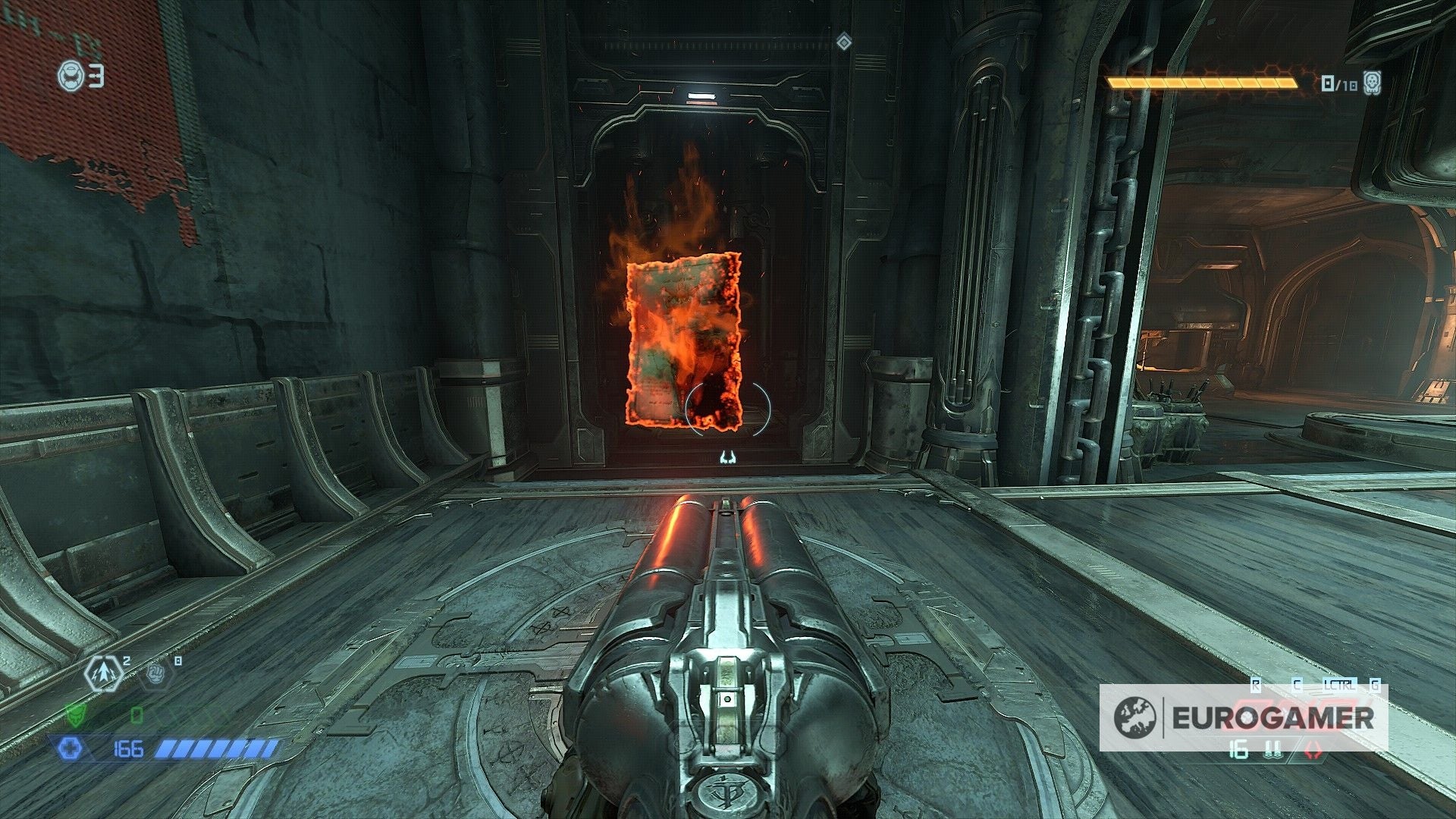Toggle the LCTRL keybind indicator
Image resolution: width=1456 pixels, height=819 pixels.
pos(1341,684)
